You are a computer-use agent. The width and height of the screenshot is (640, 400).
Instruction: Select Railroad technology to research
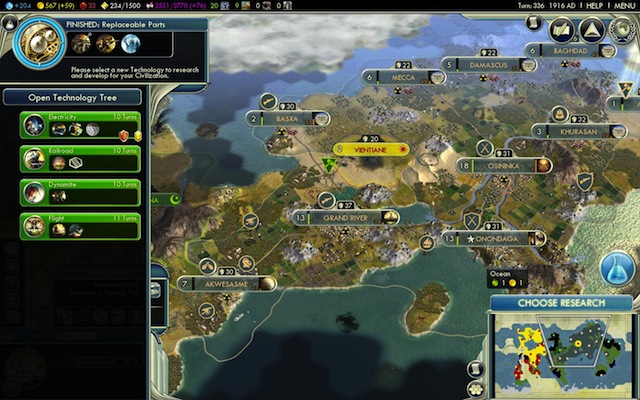click(78, 160)
